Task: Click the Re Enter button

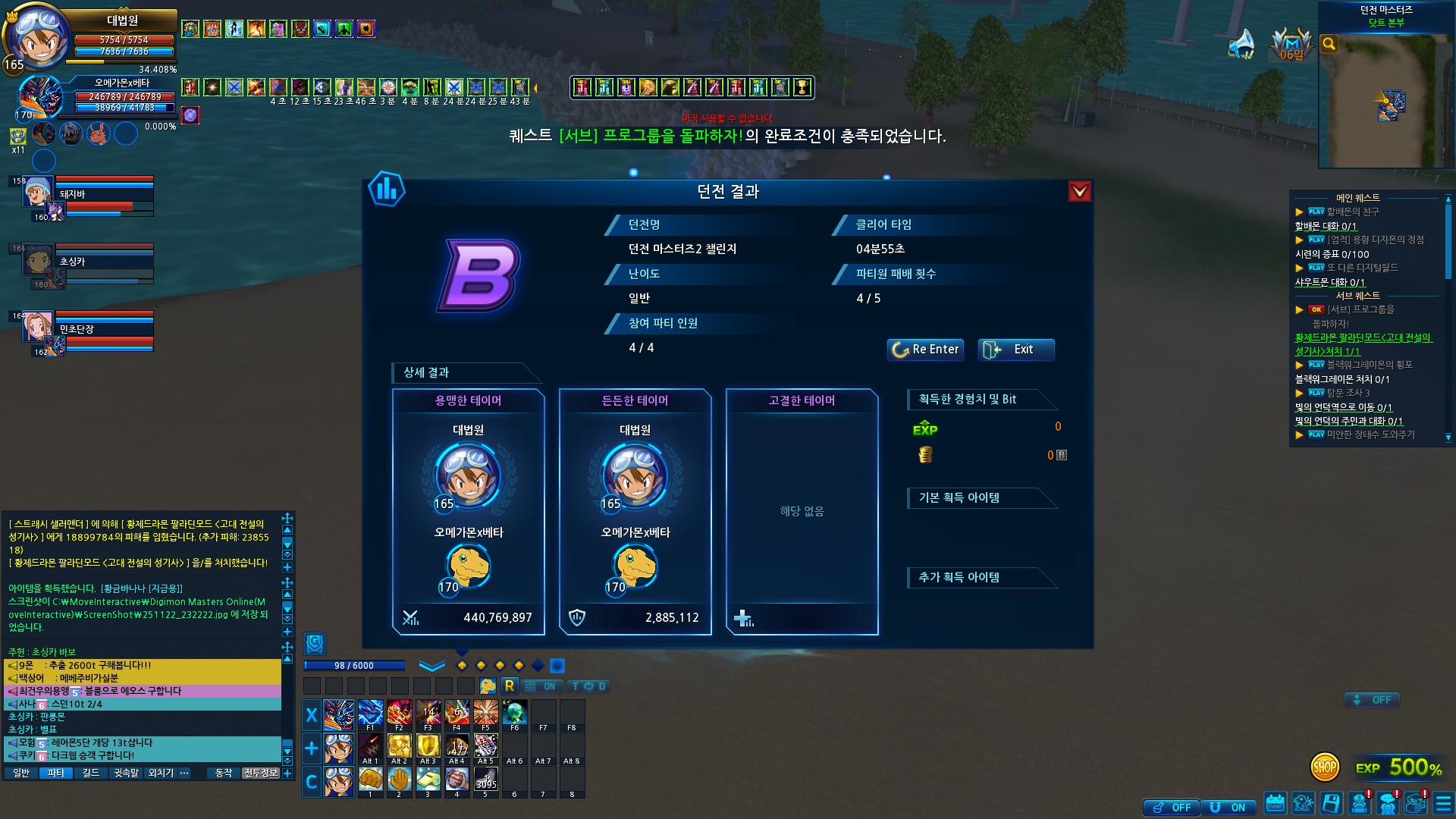Action: (925, 350)
